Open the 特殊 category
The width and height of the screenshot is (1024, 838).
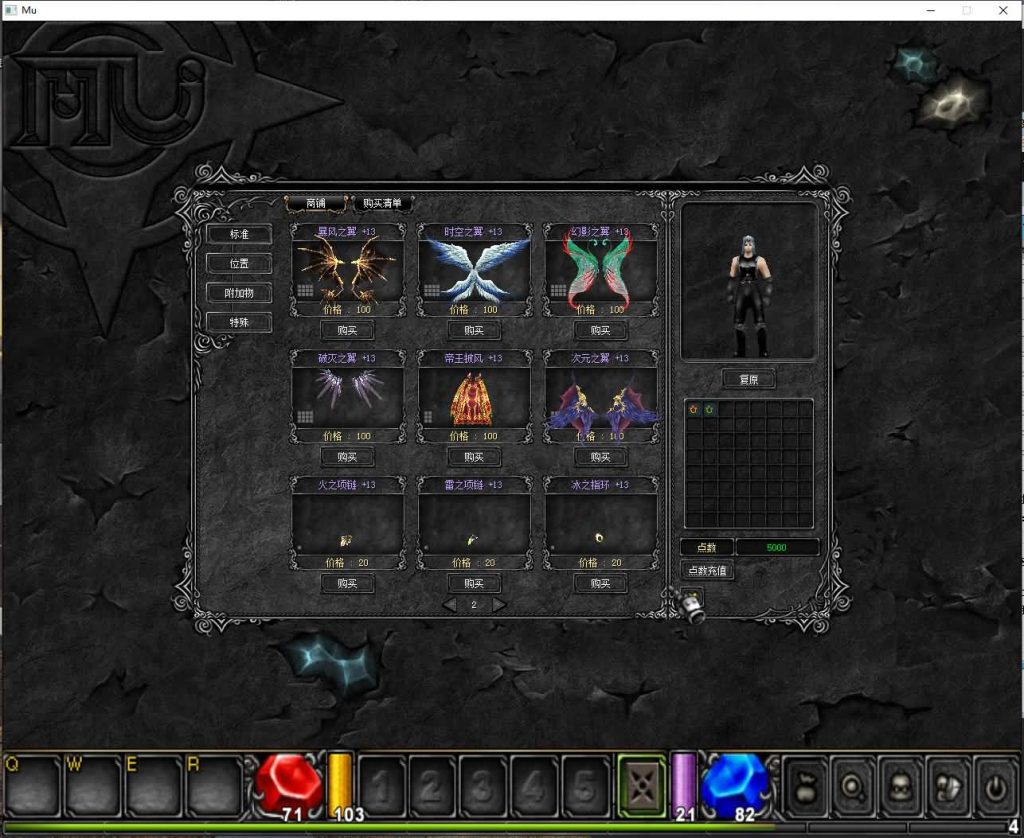click(x=238, y=322)
